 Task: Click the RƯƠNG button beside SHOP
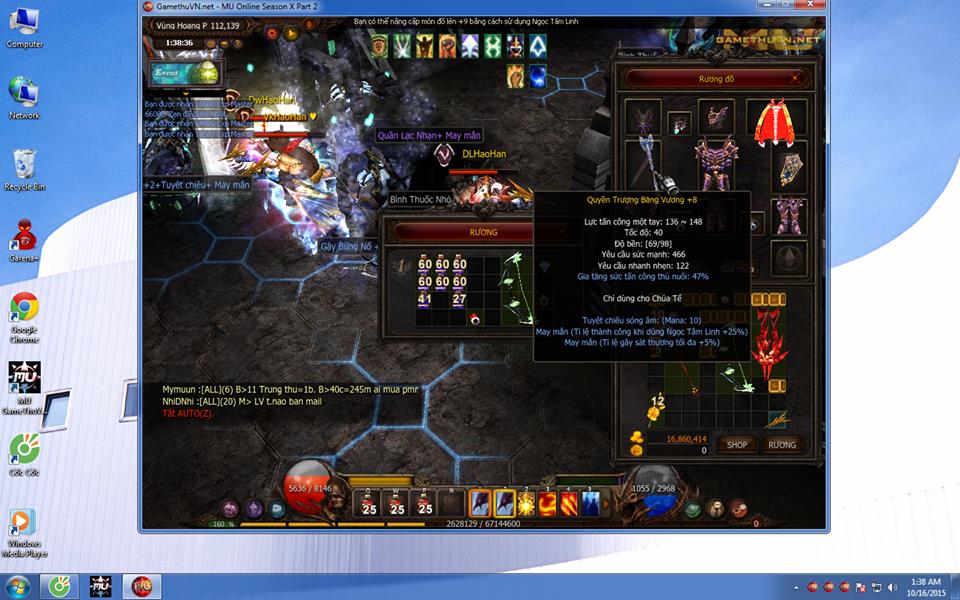[782, 445]
